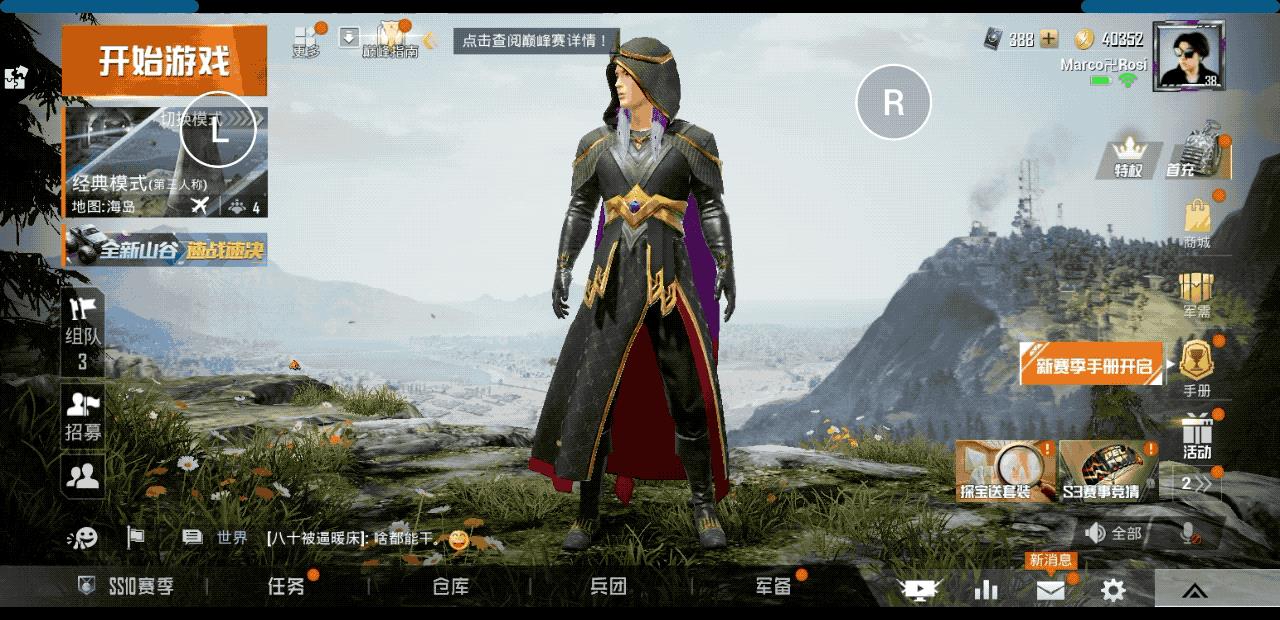Open the 仓库 inventory menu
Screen dimensions: 1280x620
(450, 587)
